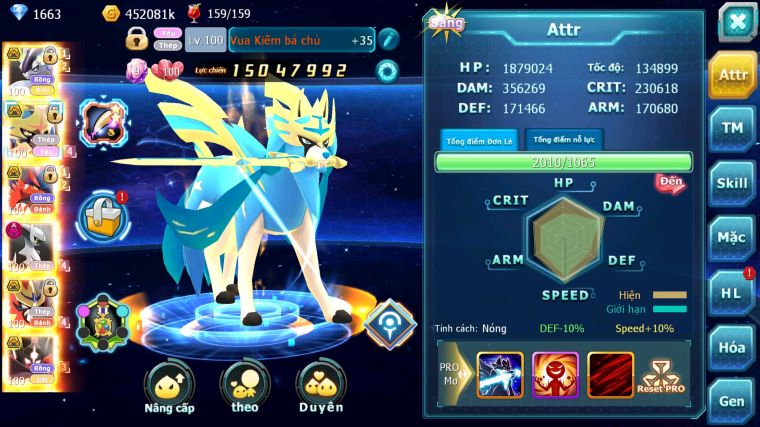Open the Skill side tab

732,183
